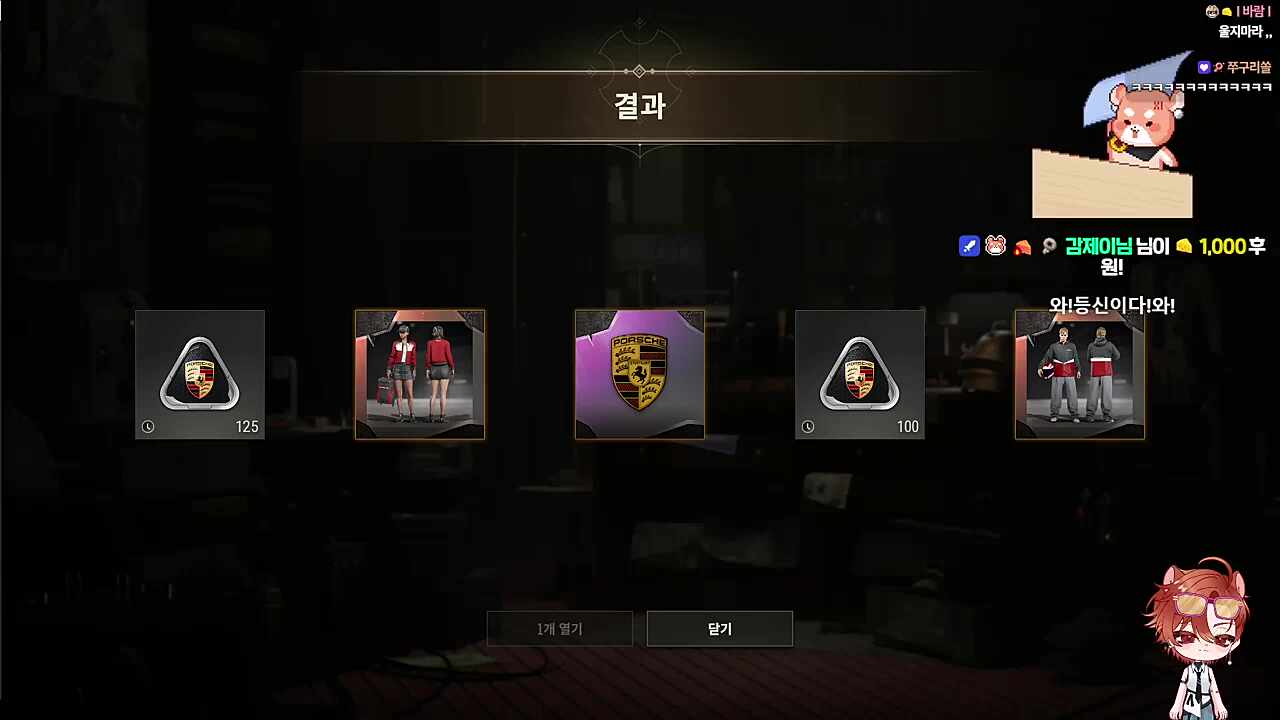Viewport: 1280px width, 720px height.
Task: Select the red jacket women's outfit item
Action: click(420, 375)
